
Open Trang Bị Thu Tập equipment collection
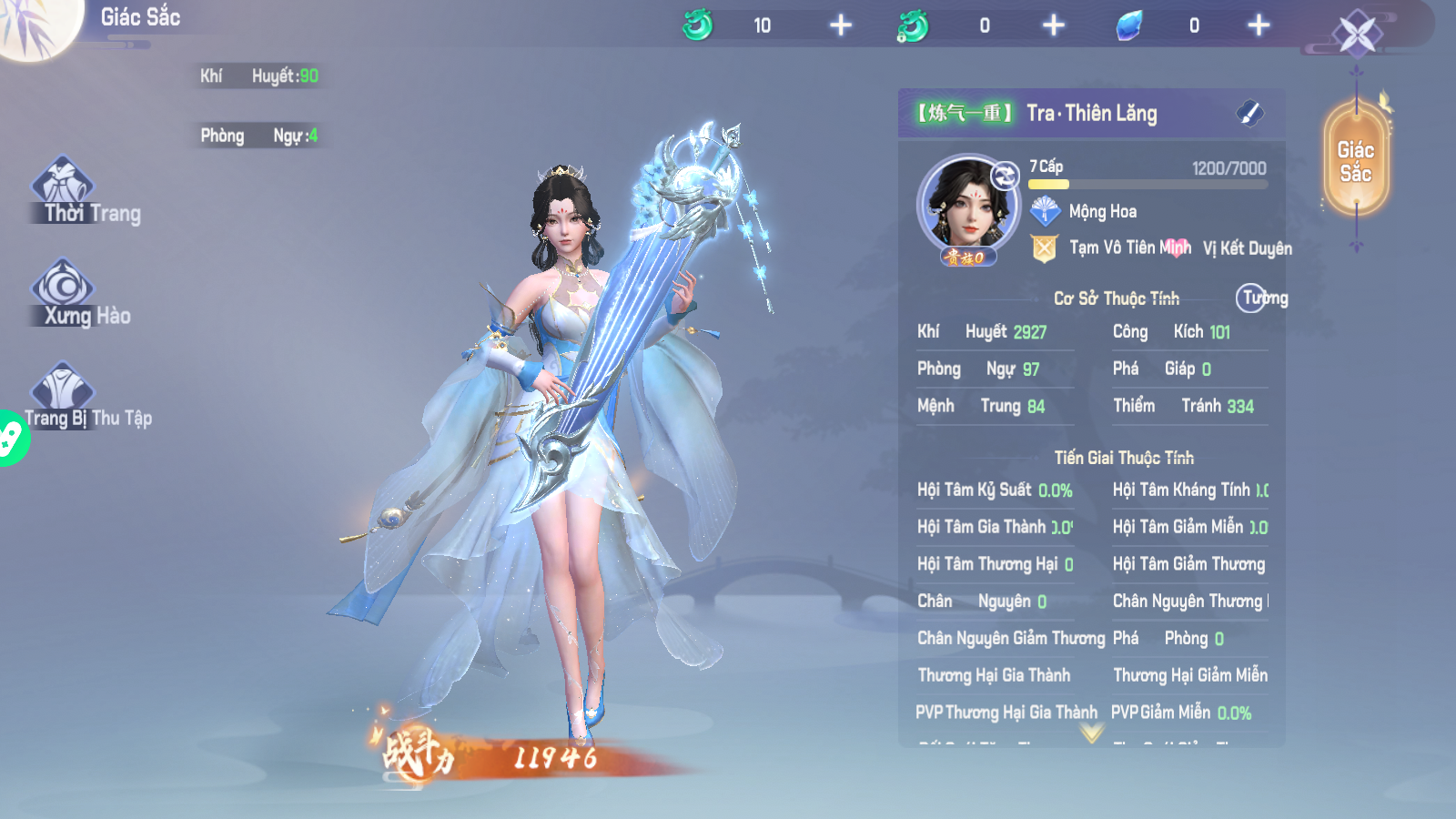pyautogui.click(x=64, y=395)
